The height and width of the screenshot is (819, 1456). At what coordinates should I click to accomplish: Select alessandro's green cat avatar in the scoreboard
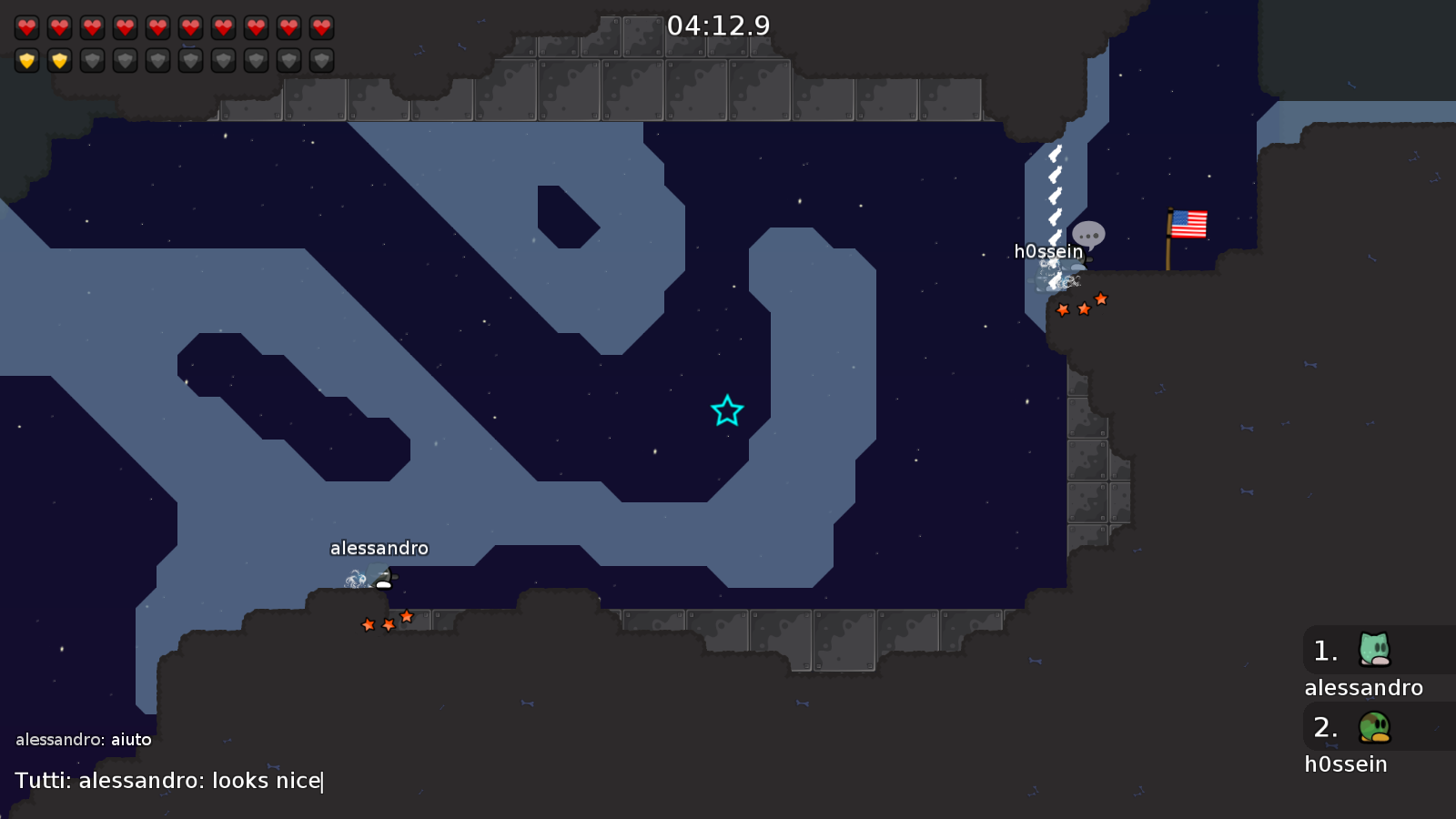(1374, 650)
